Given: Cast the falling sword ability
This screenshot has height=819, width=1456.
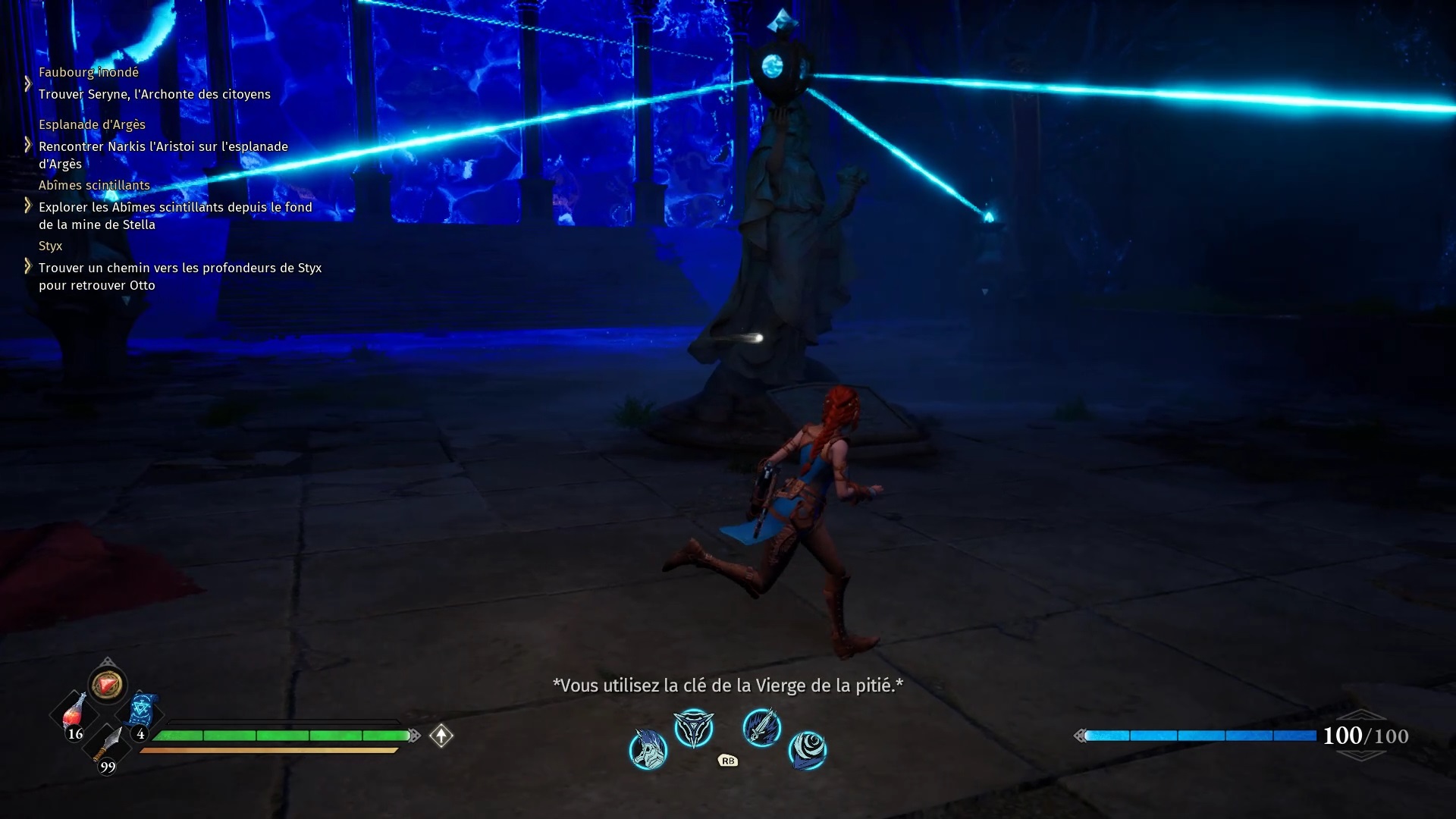Looking at the screenshot, I should 761,728.
